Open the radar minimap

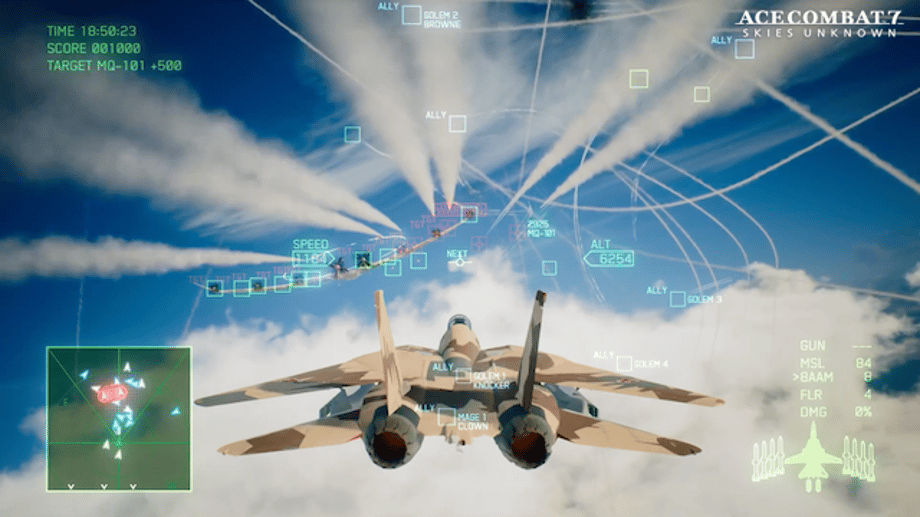[118, 418]
